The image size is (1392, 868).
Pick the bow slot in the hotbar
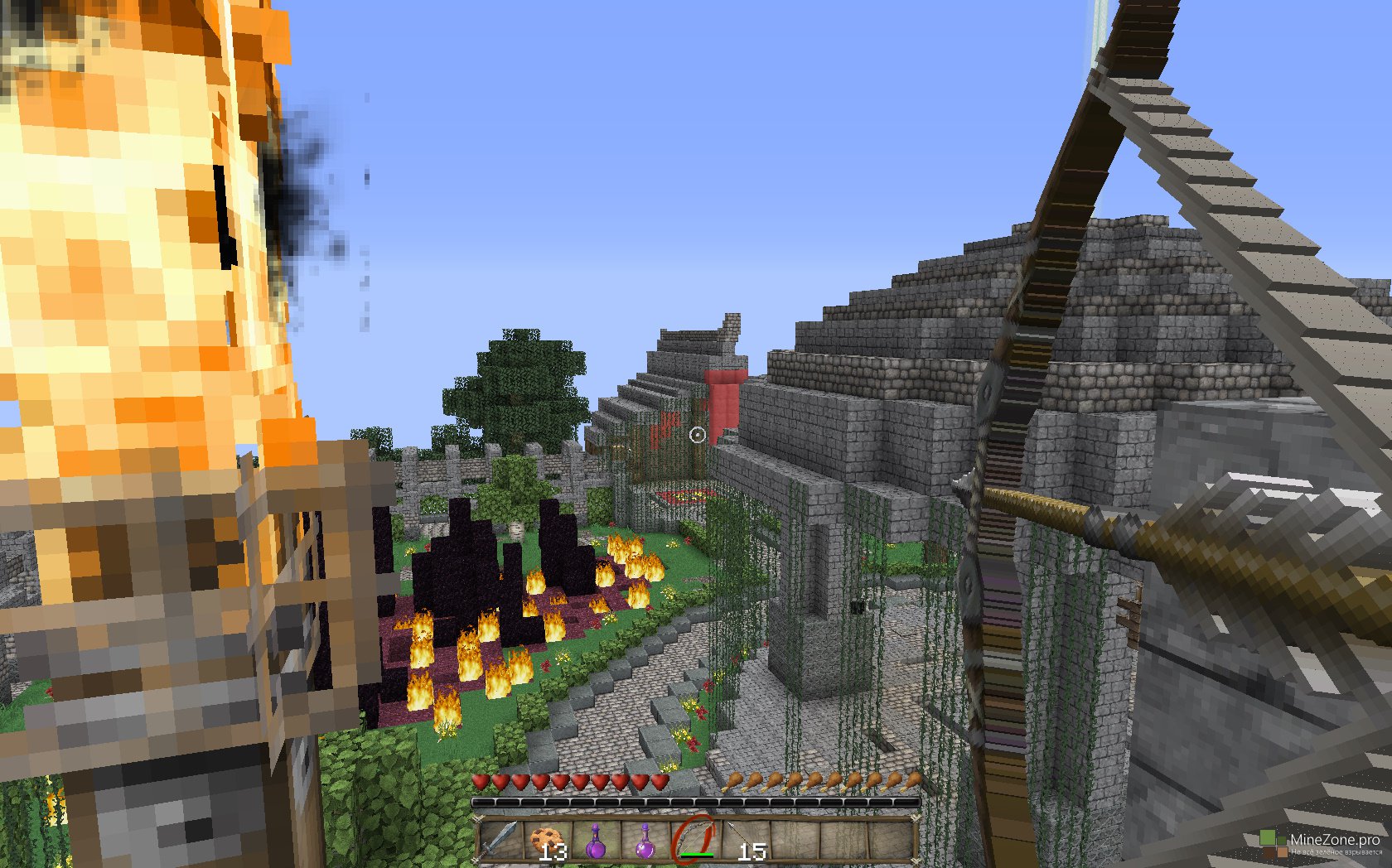pos(694,839)
